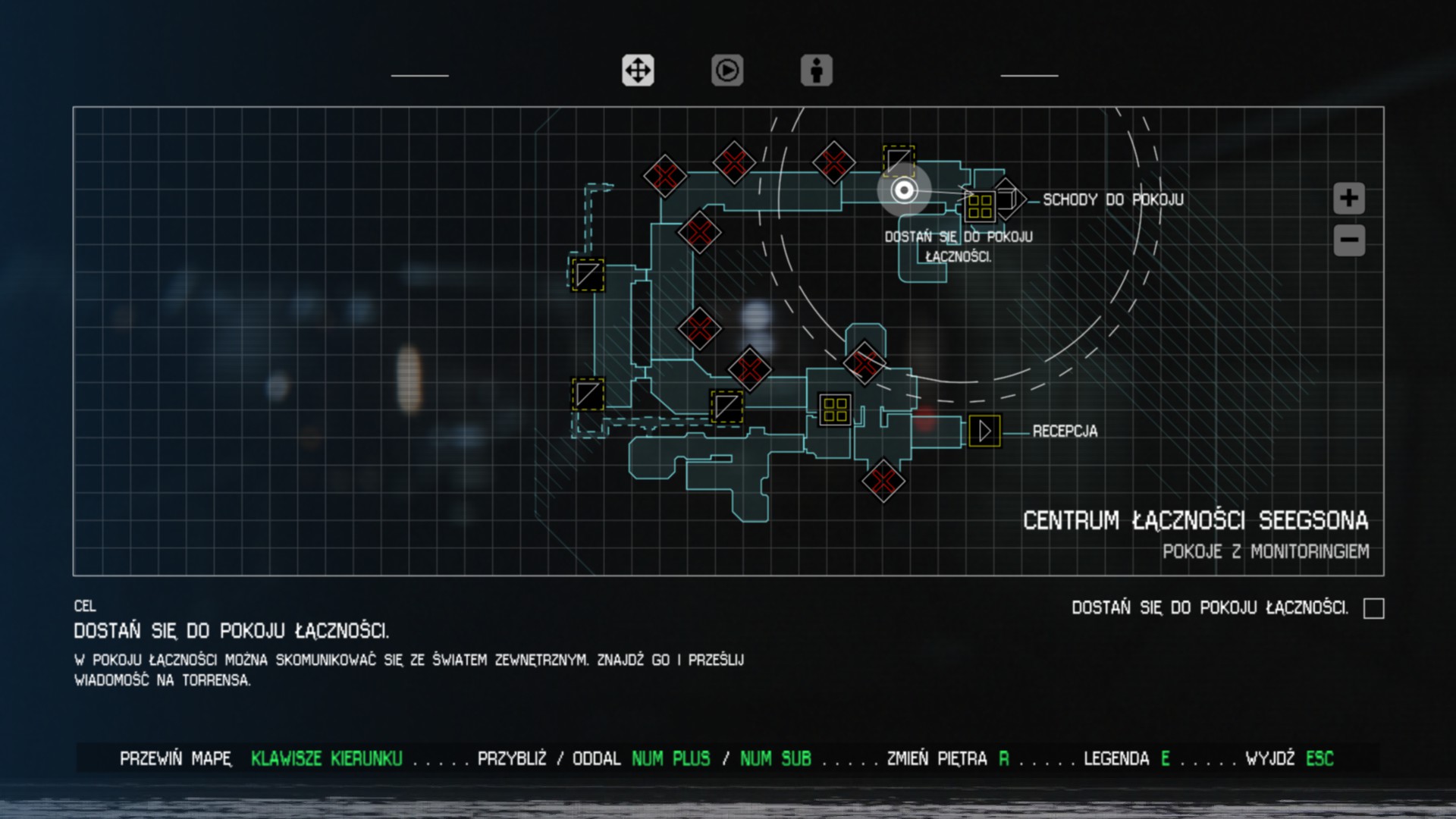Click the RECEPCJA triangle map marker

[985, 431]
